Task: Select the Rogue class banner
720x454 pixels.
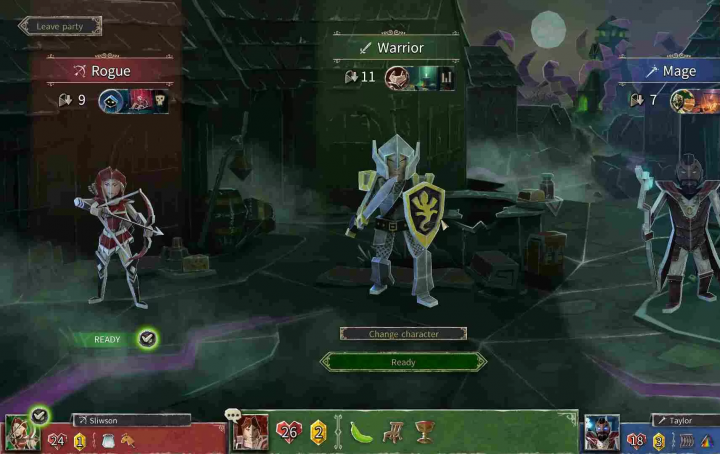Action: pos(110,71)
